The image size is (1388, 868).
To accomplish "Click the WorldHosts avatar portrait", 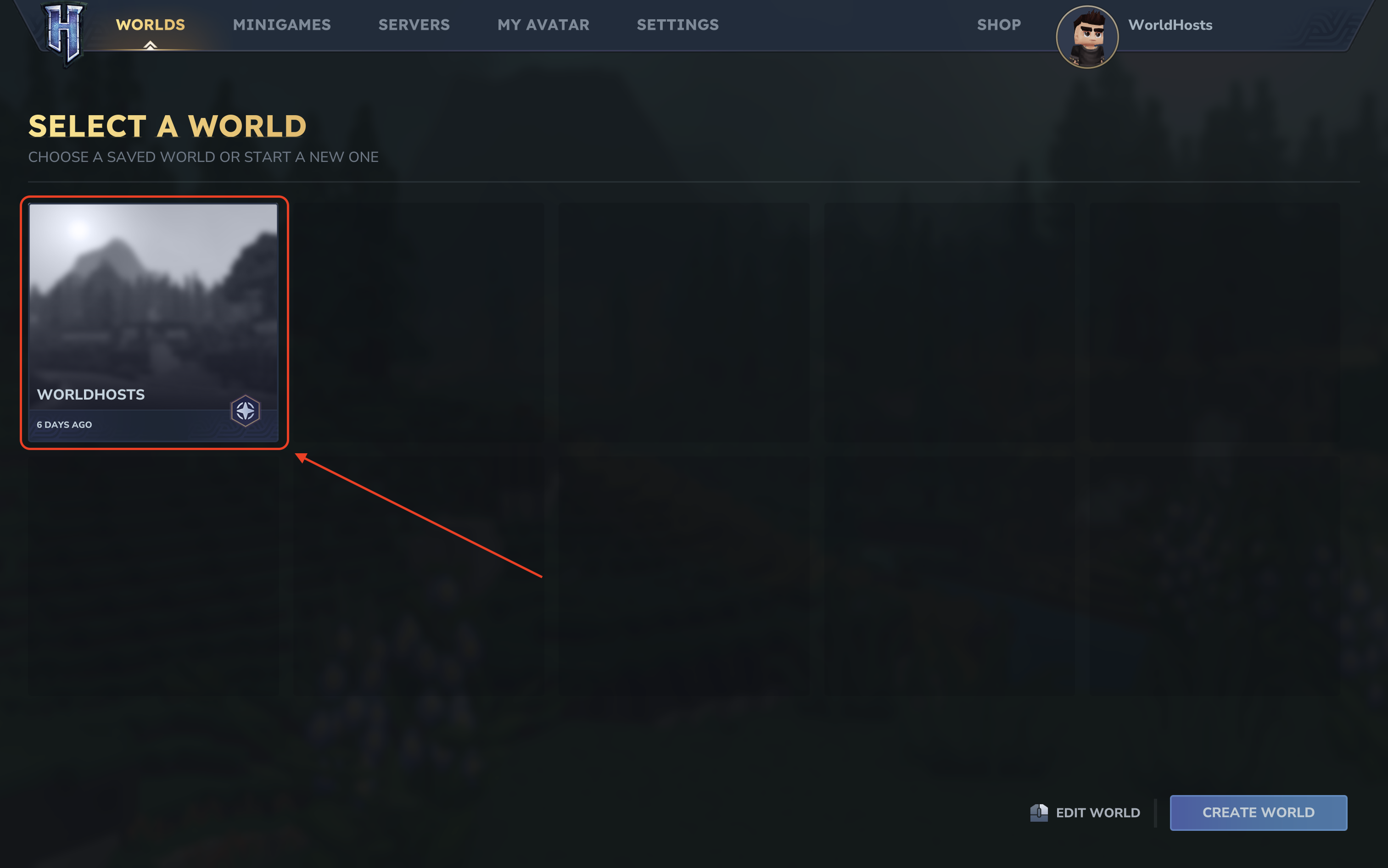I will pos(1086,37).
